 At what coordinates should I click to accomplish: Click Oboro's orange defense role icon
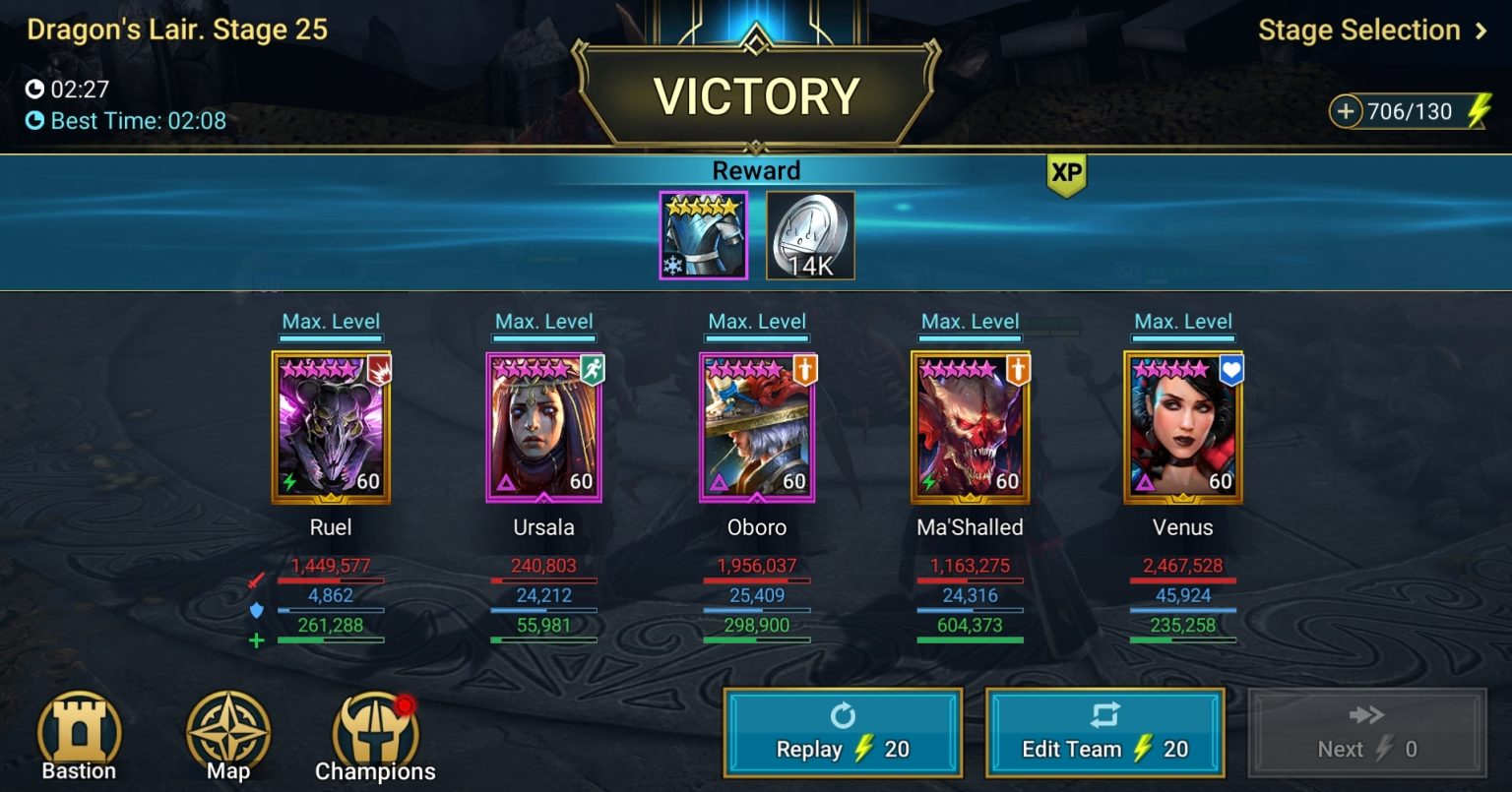point(806,372)
